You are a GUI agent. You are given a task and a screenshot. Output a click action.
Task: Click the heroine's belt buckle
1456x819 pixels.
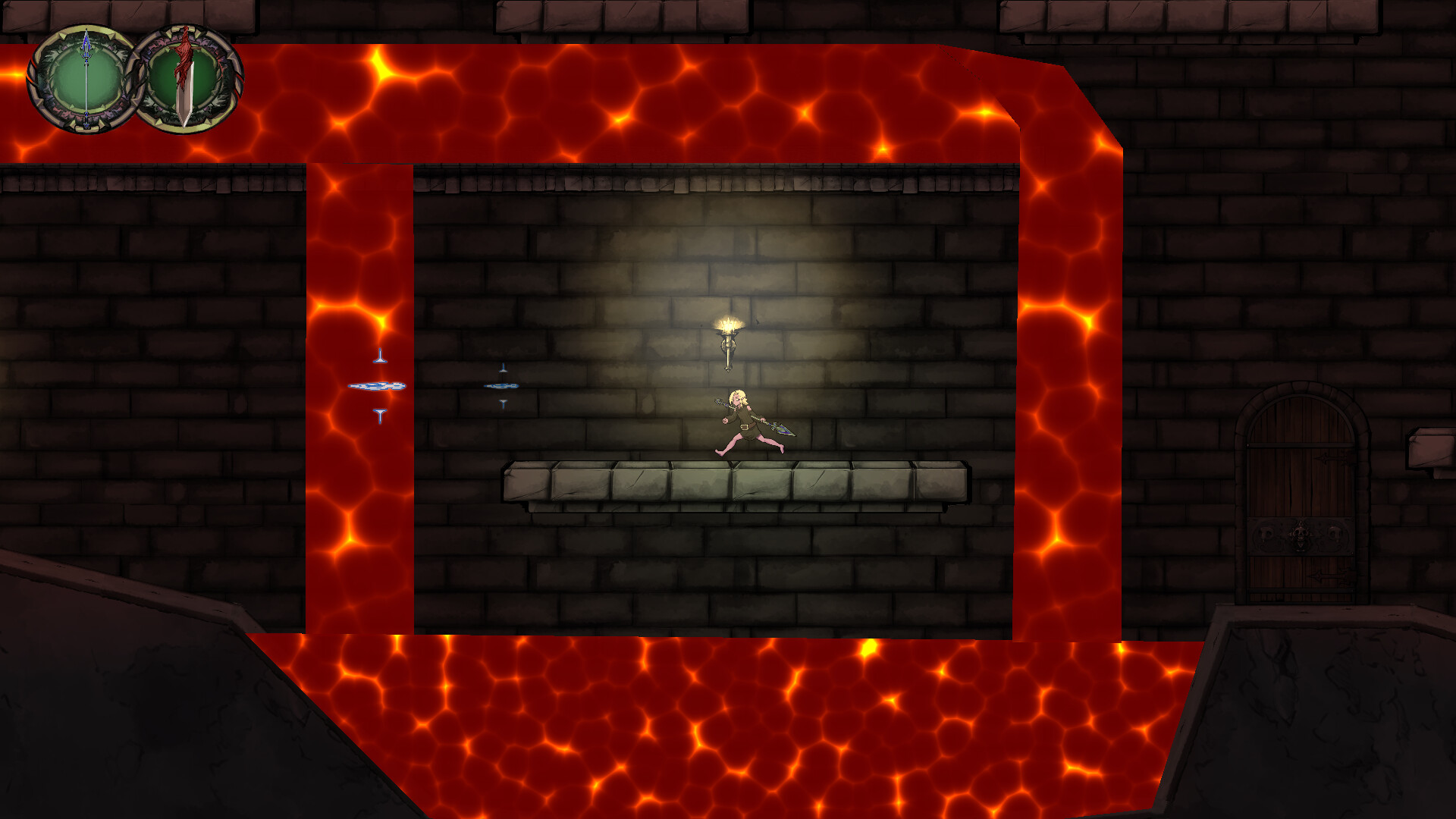[745, 427]
